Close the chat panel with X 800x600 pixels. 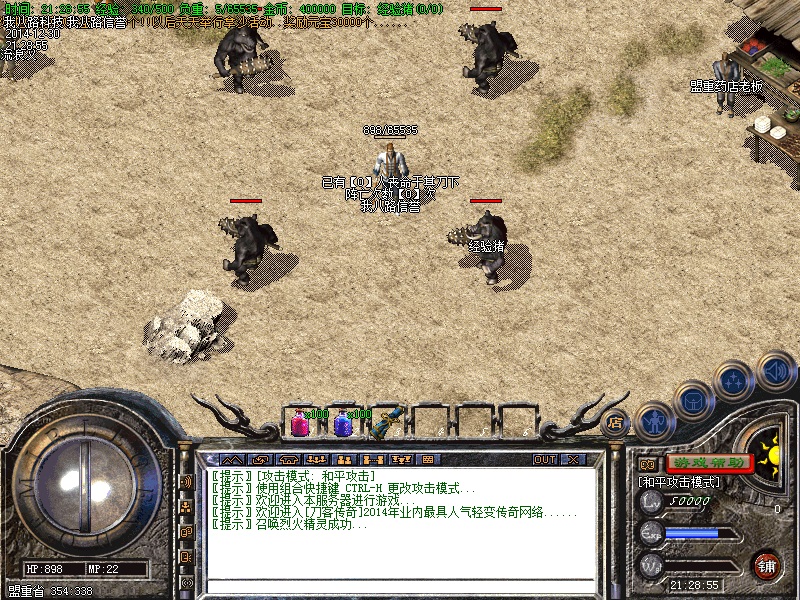pos(573,459)
